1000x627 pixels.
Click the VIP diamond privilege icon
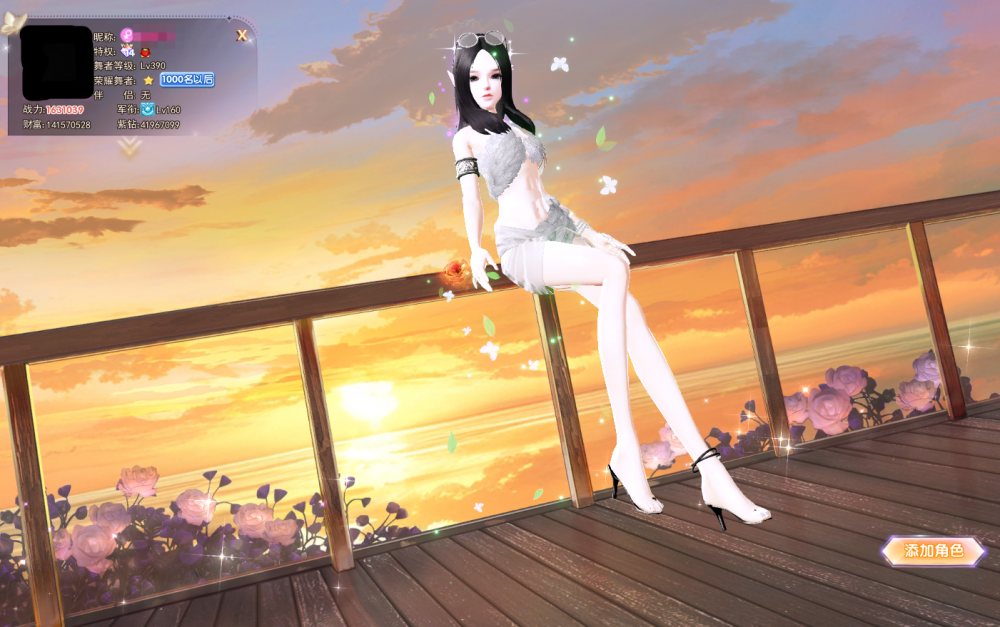point(128,51)
